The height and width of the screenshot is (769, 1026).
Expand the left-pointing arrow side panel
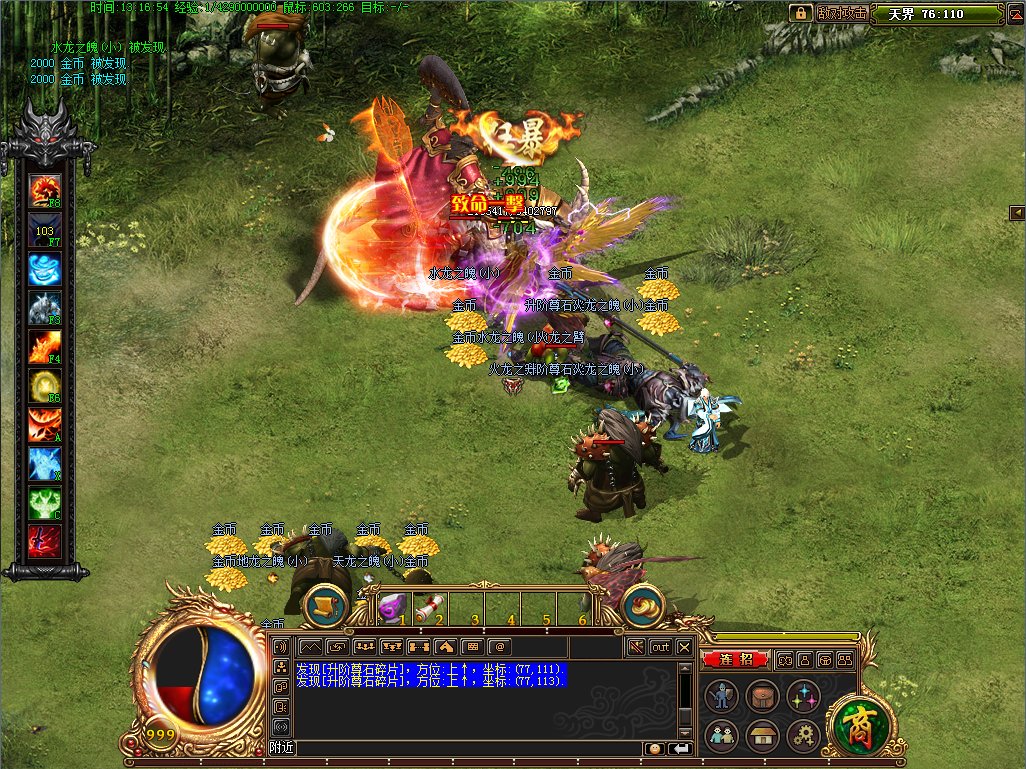(x=1016, y=212)
